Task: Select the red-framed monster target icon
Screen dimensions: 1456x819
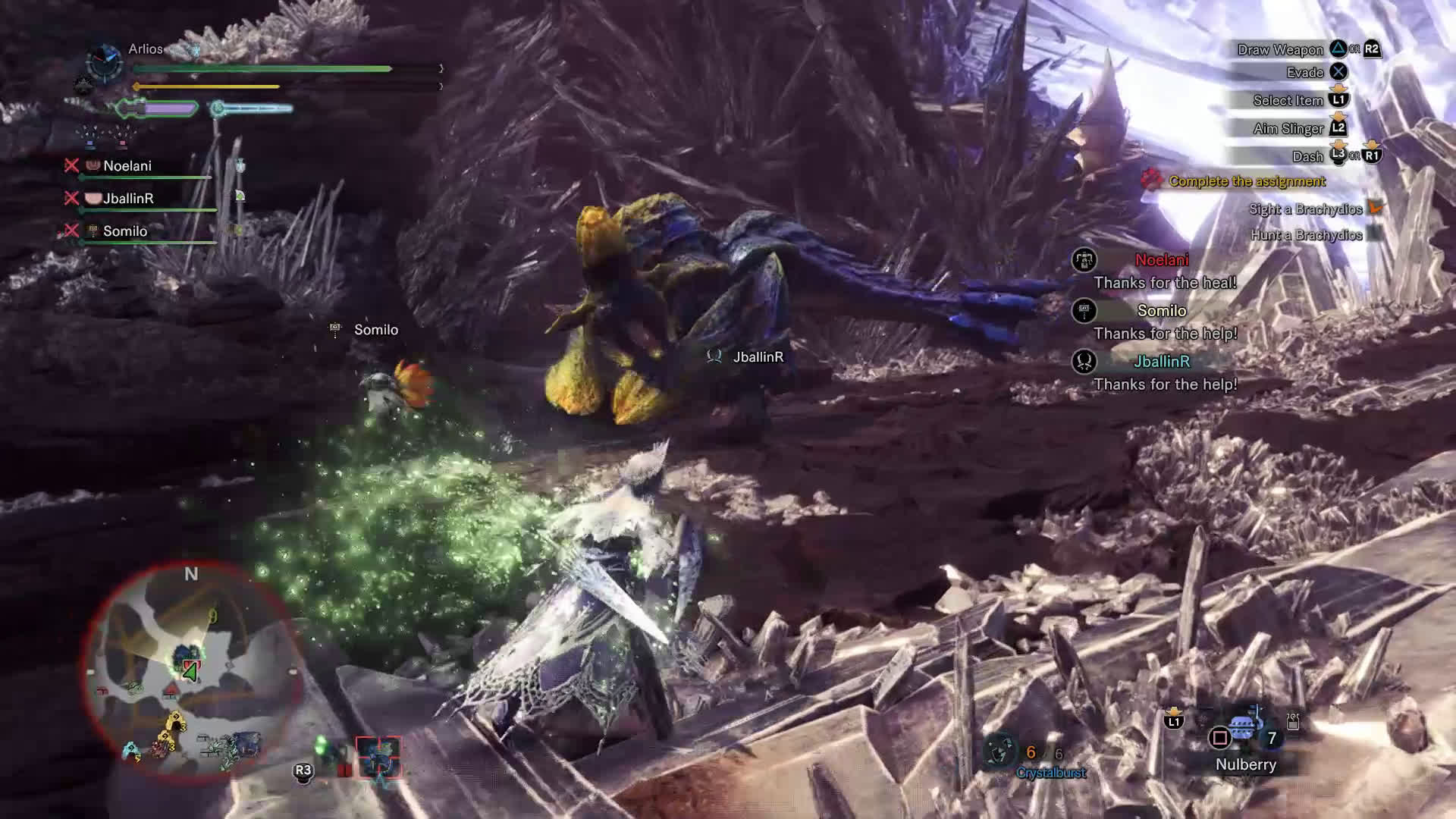Action: coord(378,757)
